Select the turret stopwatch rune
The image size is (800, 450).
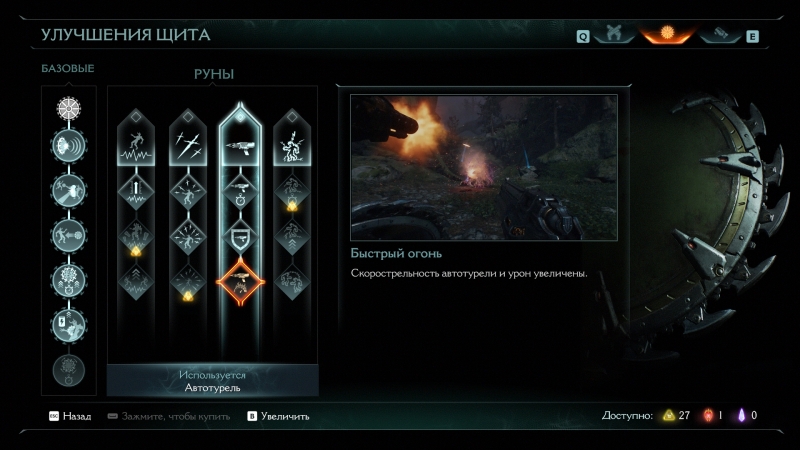(x=240, y=190)
